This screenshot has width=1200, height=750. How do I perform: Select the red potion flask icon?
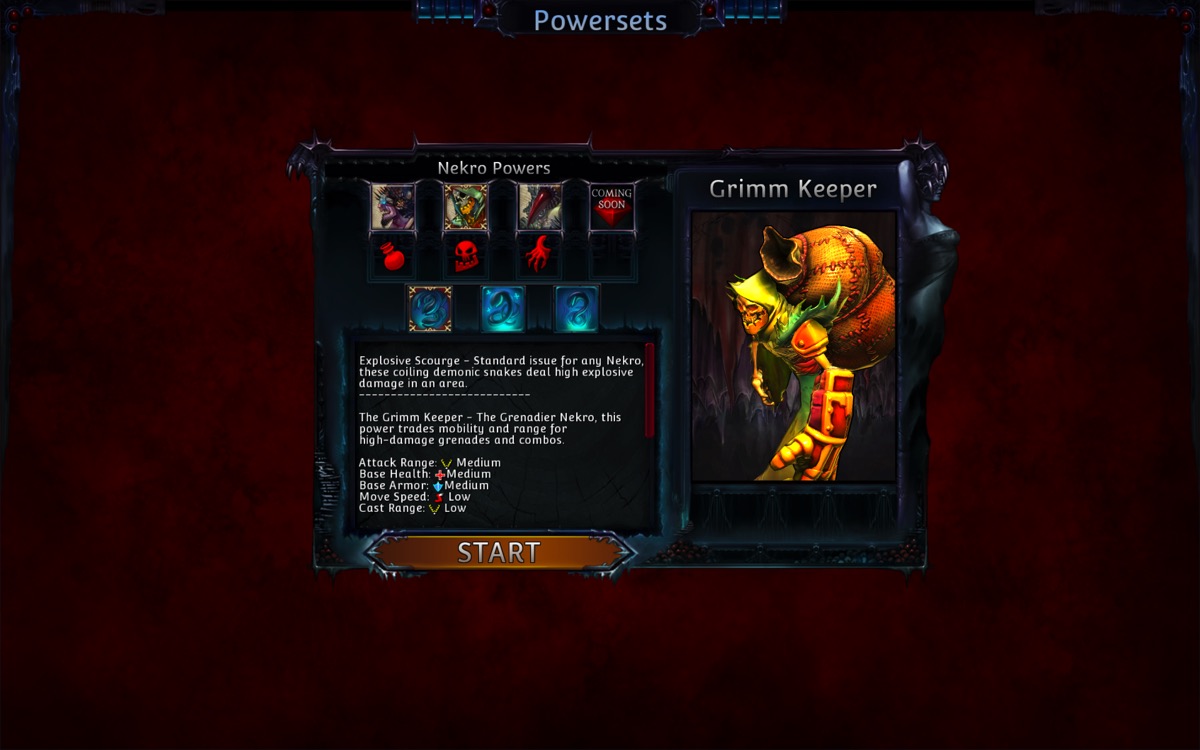click(393, 257)
